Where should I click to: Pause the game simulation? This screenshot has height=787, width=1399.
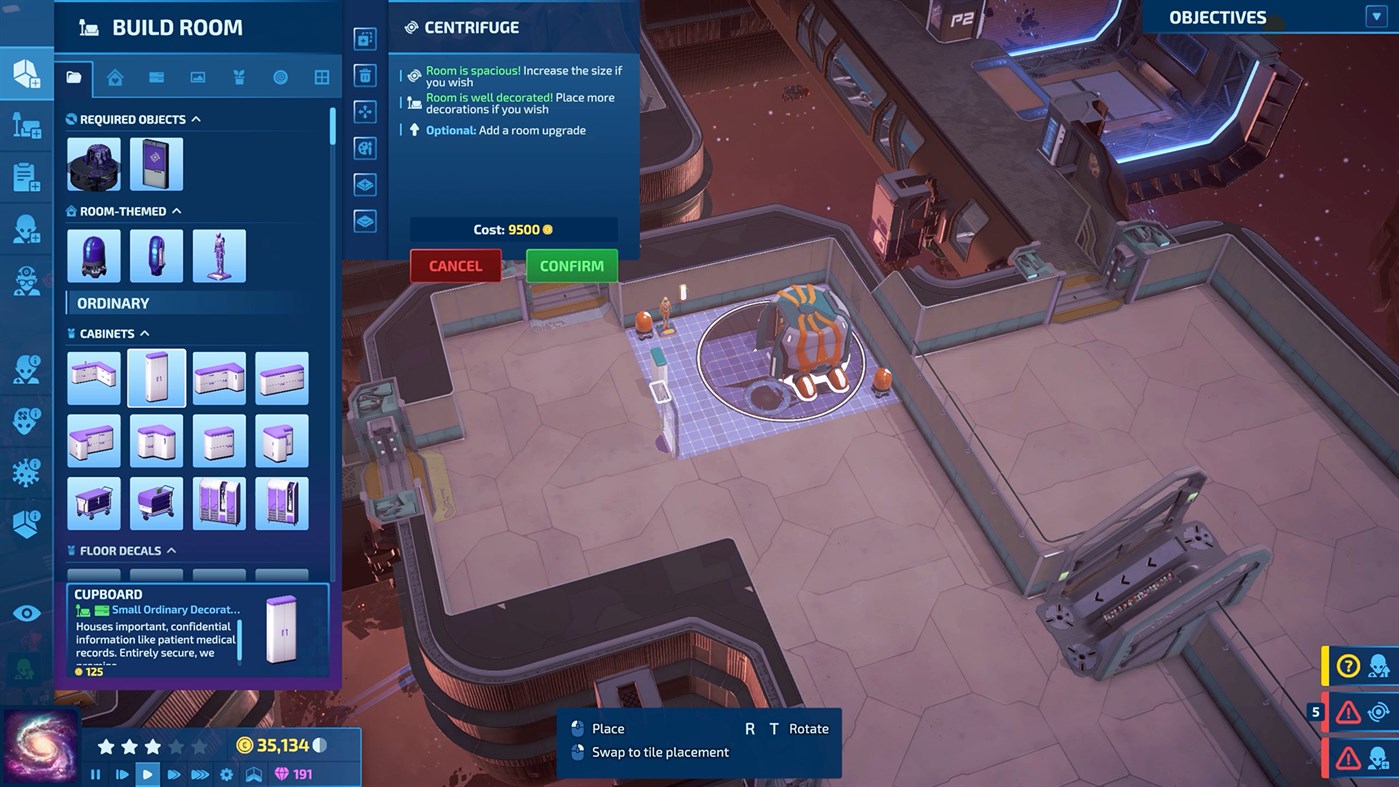click(x=96, y=773)
